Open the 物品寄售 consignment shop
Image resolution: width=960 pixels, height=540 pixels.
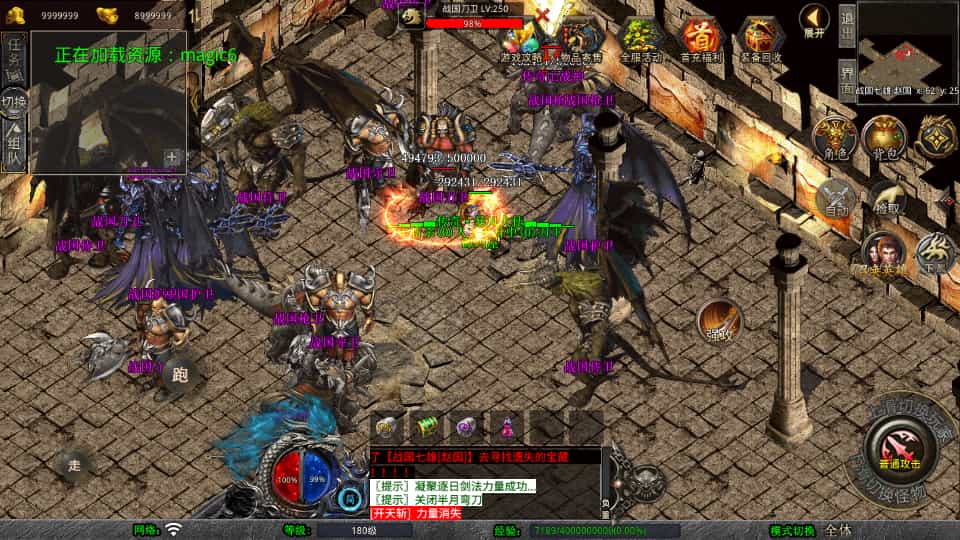pyautogui.click(x=580, y=40)
